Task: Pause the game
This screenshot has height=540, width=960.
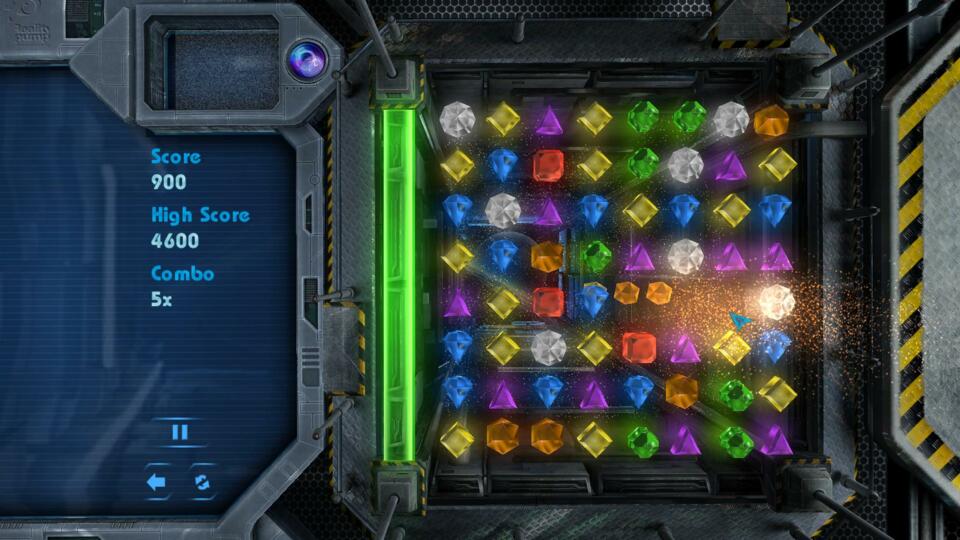Action: coord(180,432)
